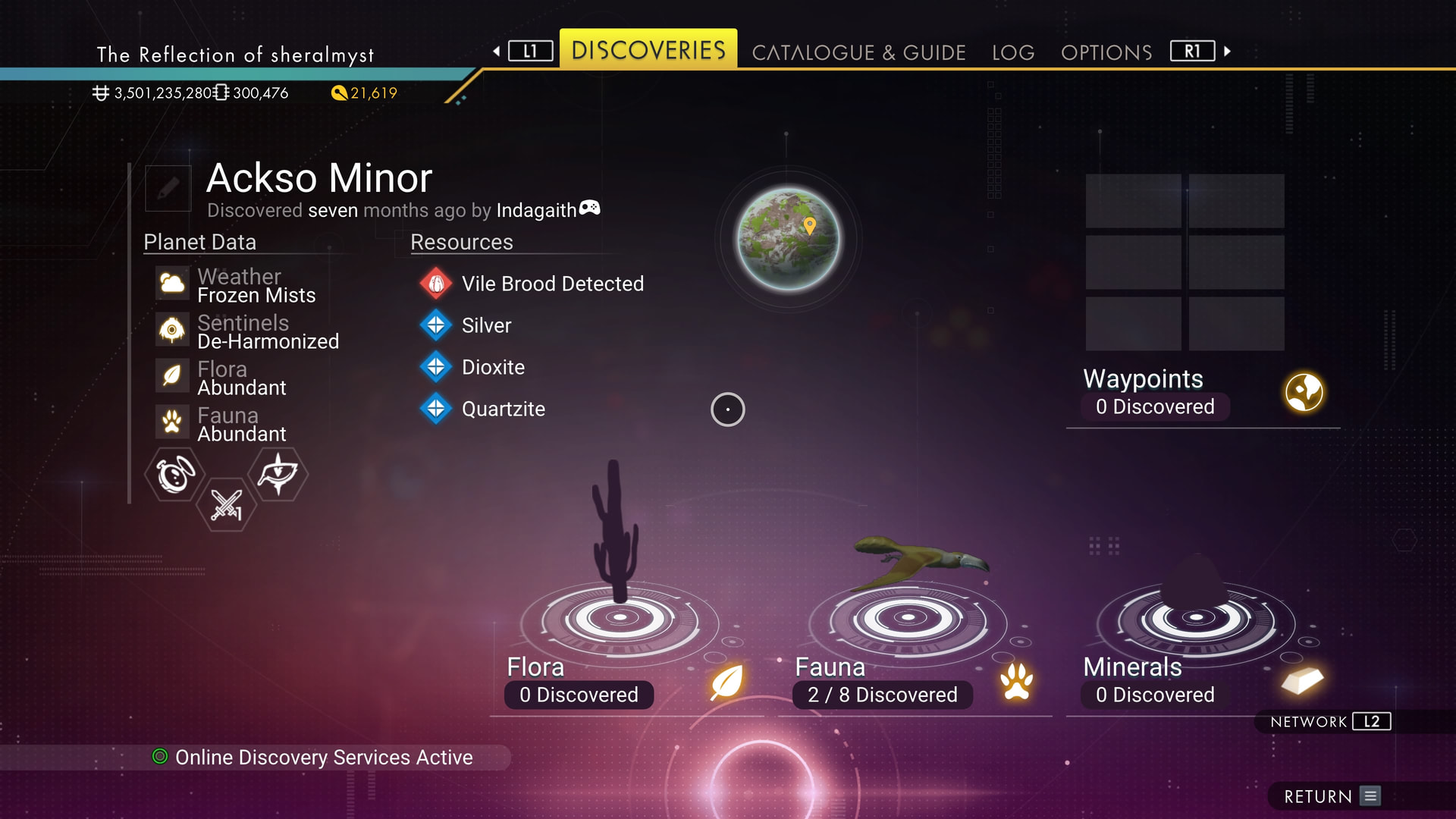View the Flora discoveries category
The width and height of the screenshot is (1456, 819).
pos(620,681)
